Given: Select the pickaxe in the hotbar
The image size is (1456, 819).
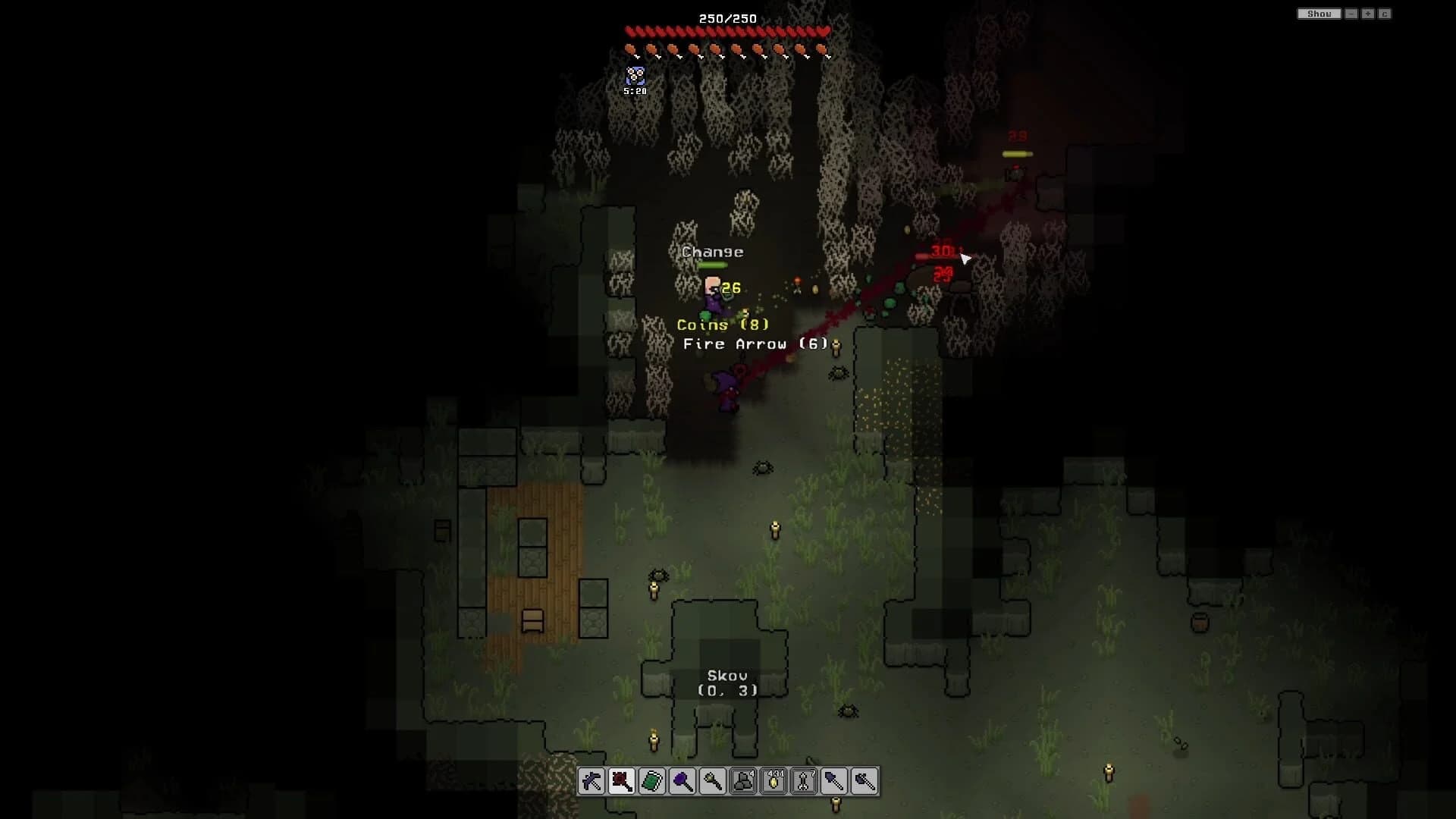Looking at the screenshot, I should click(593, 781).
